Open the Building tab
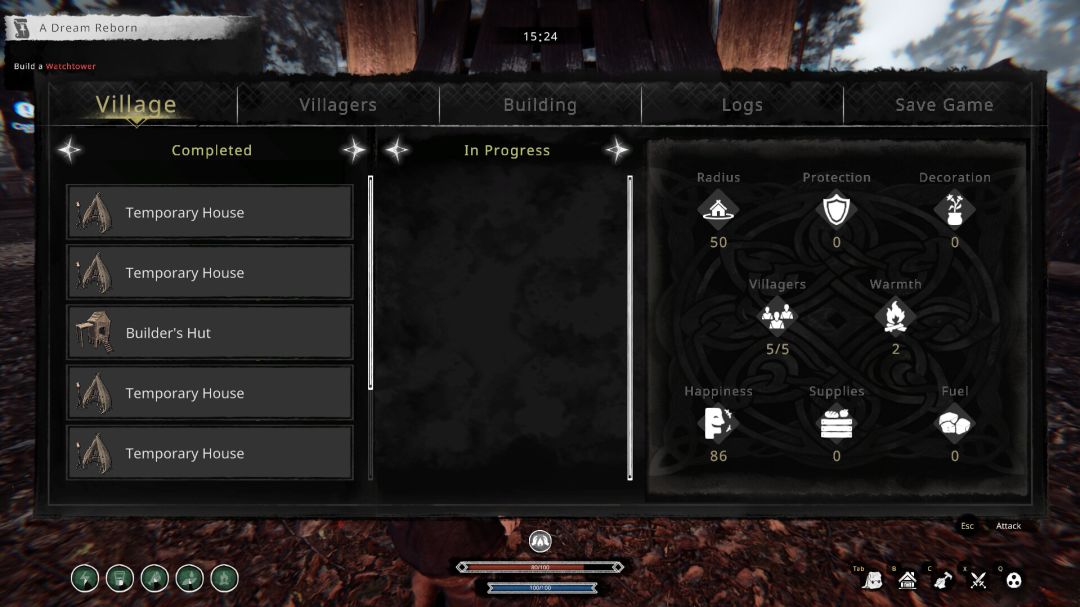The image size is (1080, 607). (x=540, y=105)
